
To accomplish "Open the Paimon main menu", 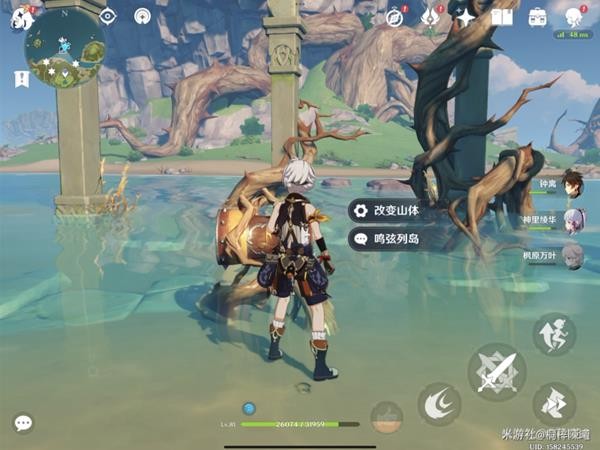I will tap(22, 18).
